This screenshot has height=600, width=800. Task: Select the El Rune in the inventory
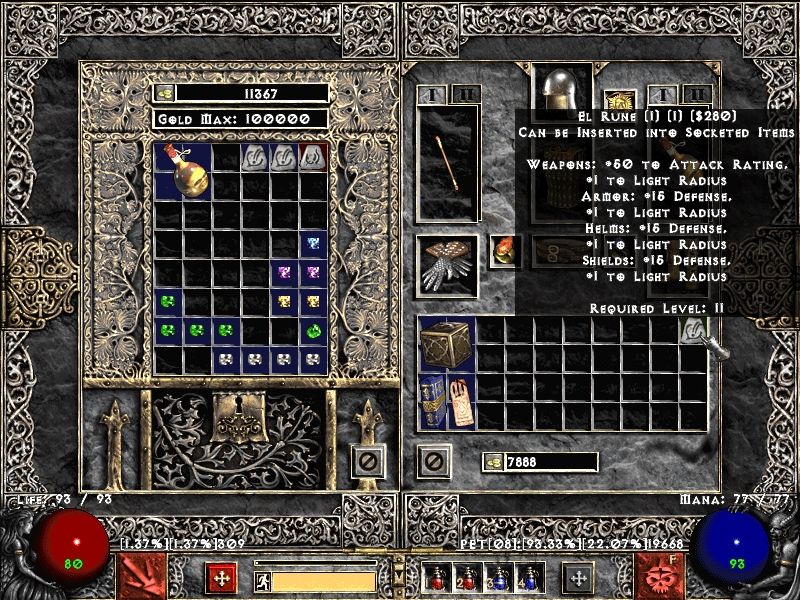pyautogui.click(x=693, y=331)
